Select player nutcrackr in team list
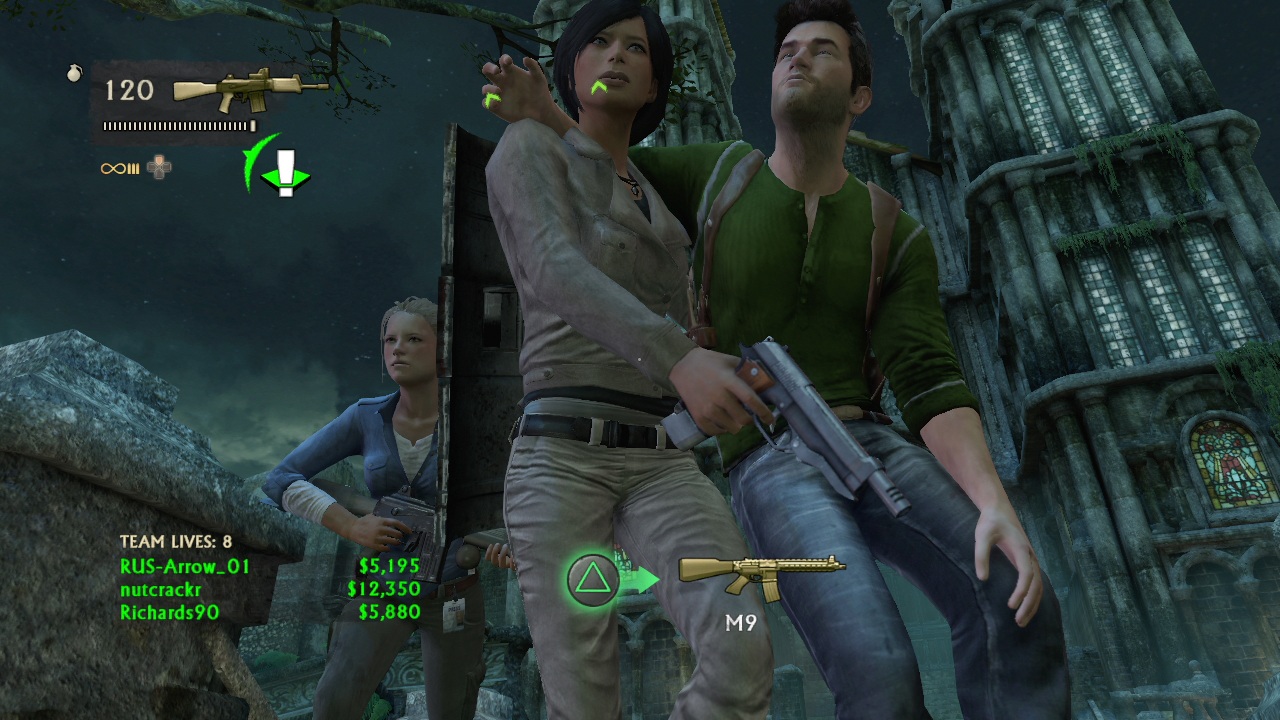 tap(160, 589)
